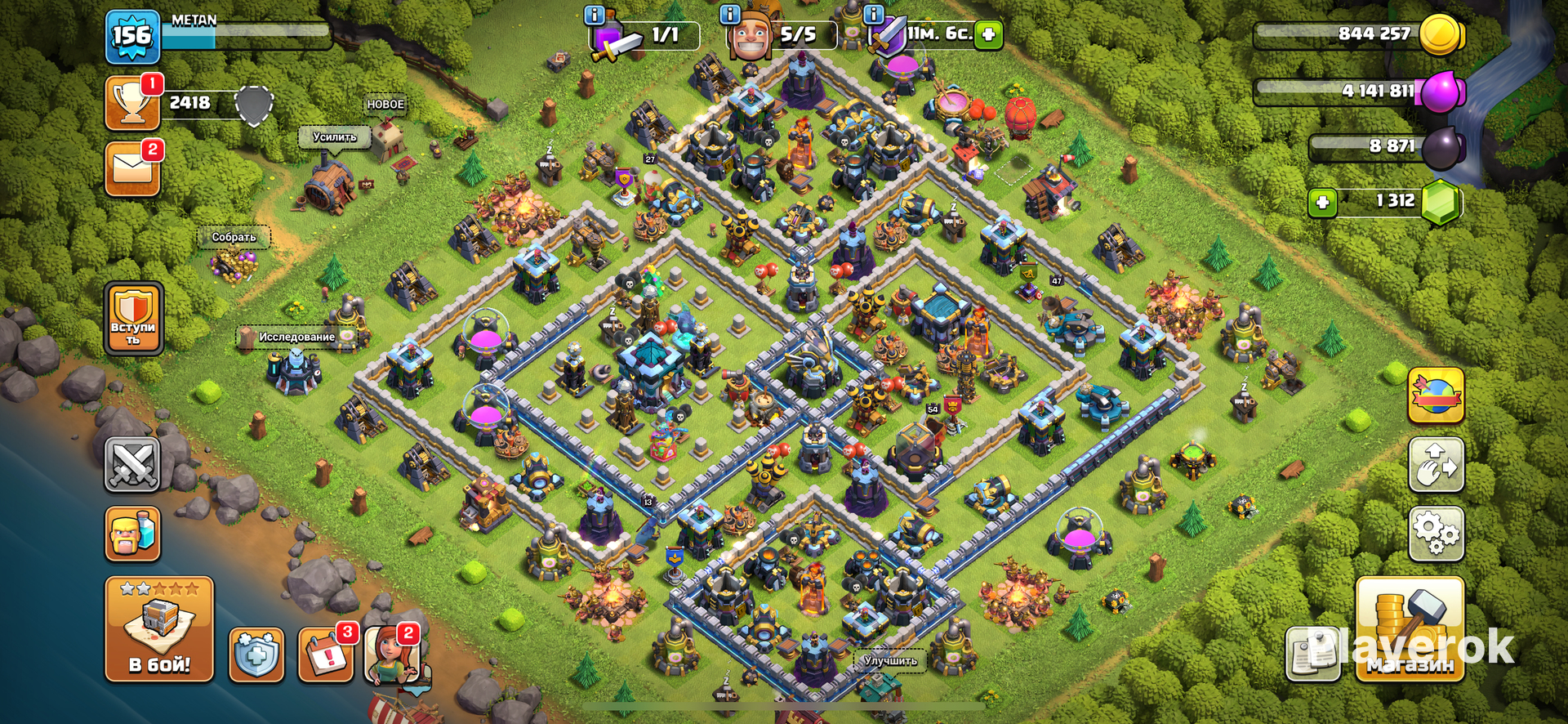Open the settings gears
The width and height of the screenshot is (1568, 724).
[1436, 534]
